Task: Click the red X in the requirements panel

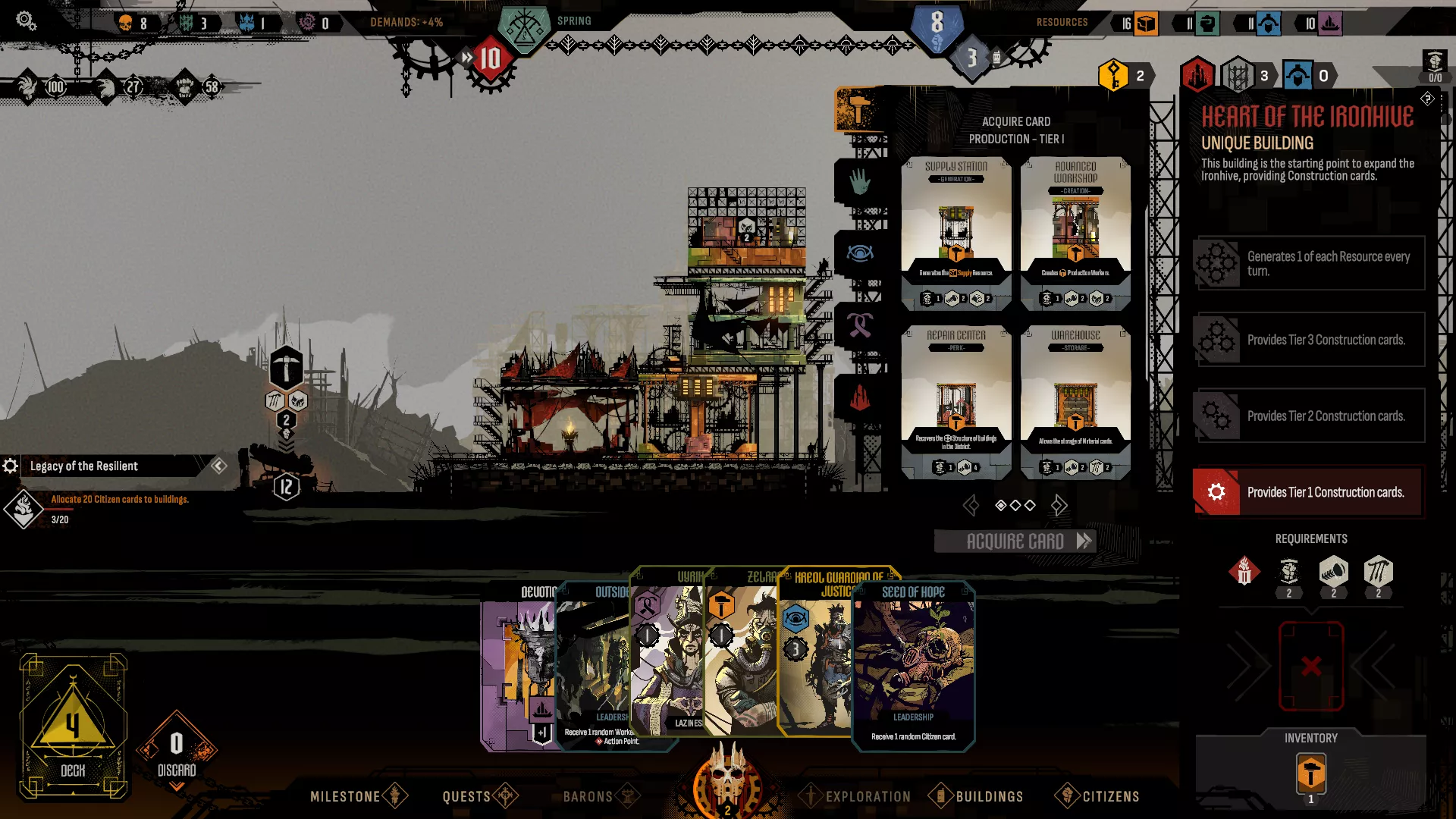Action: pyautogui.click(x=1312, y=667)
